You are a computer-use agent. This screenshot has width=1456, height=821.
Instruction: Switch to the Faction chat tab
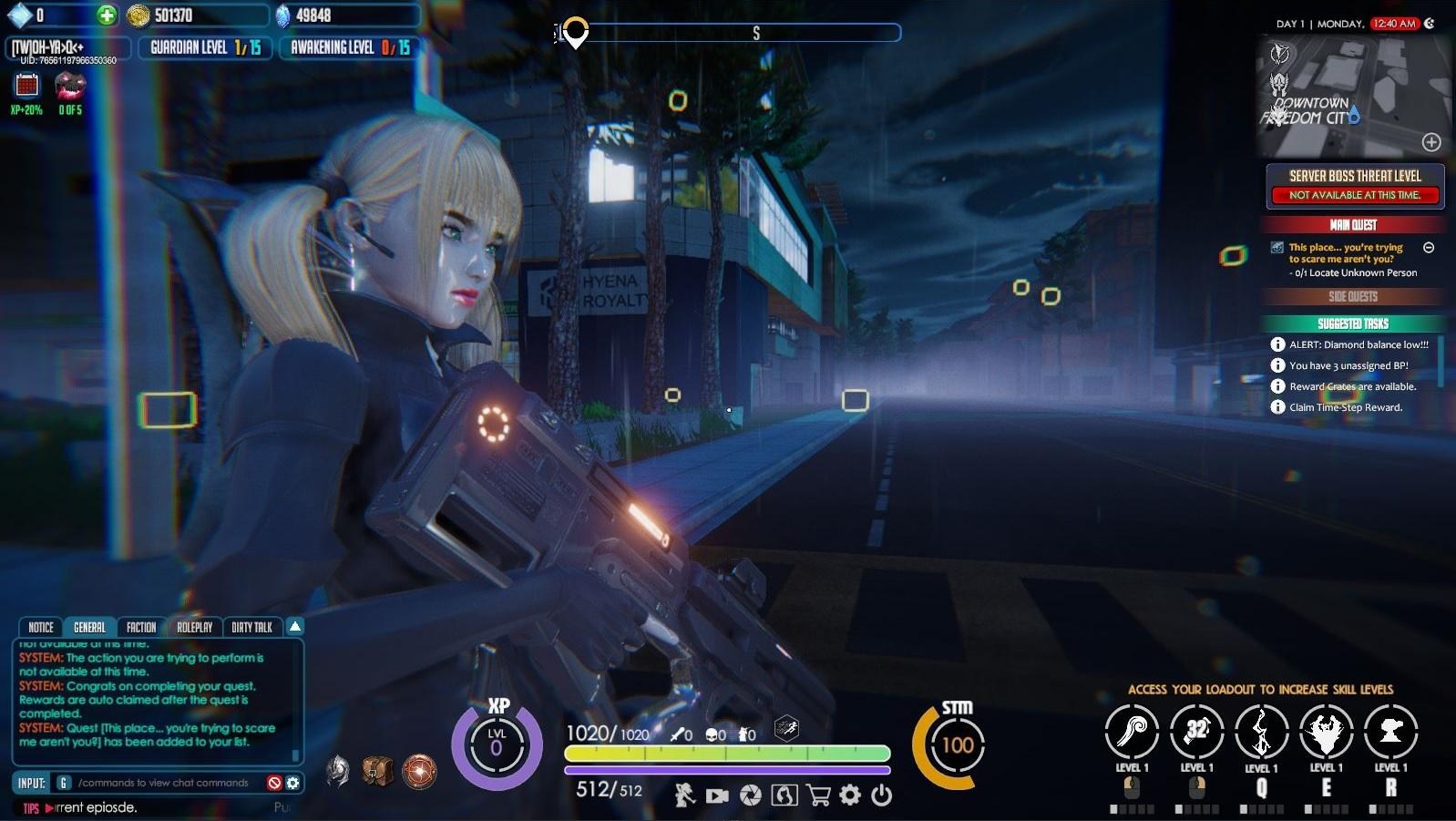[141, 627]
